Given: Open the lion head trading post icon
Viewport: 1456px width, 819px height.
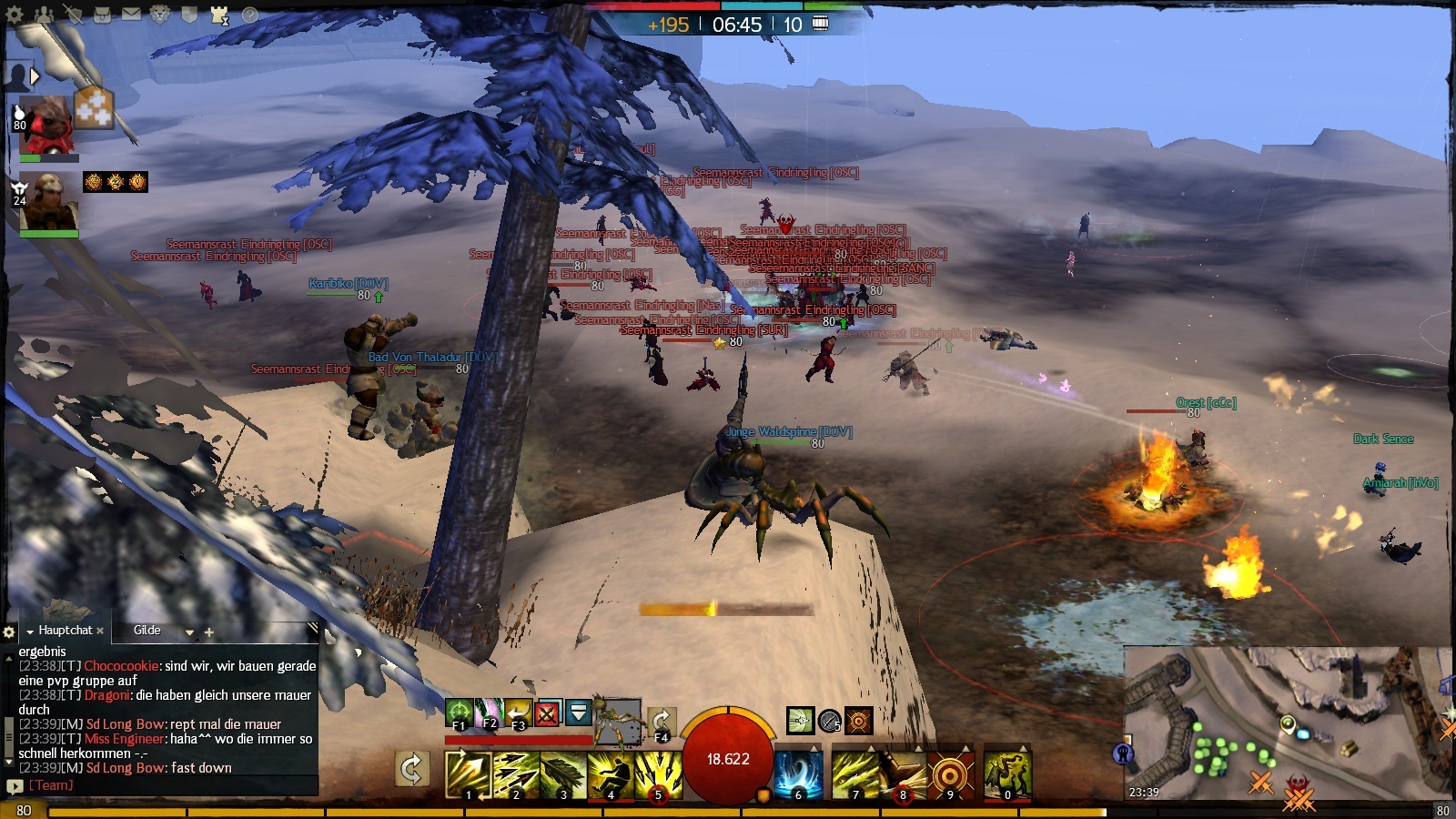Looking at the screenshot, I should click(160, 15).
